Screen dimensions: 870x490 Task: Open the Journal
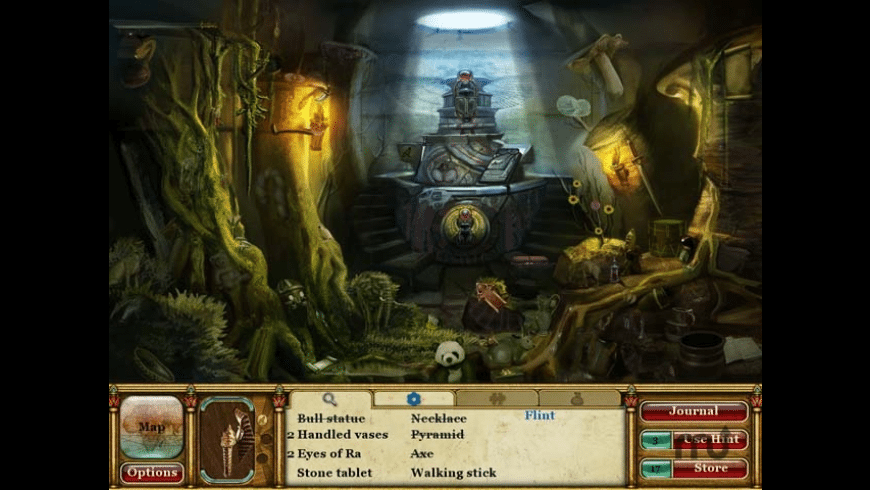(694, 411)
